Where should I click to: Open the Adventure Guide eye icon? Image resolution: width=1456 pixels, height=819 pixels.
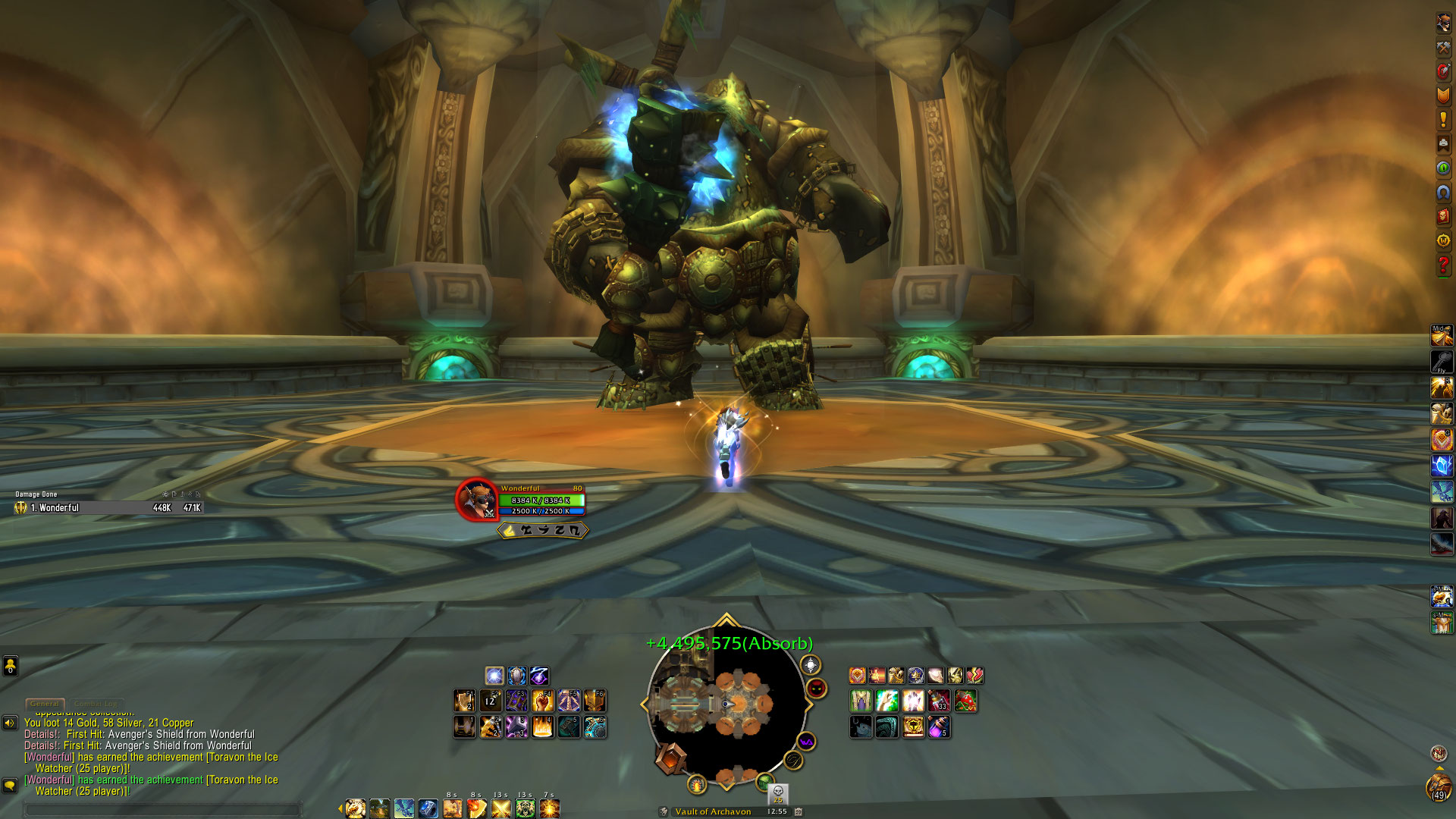[1443, 168]
